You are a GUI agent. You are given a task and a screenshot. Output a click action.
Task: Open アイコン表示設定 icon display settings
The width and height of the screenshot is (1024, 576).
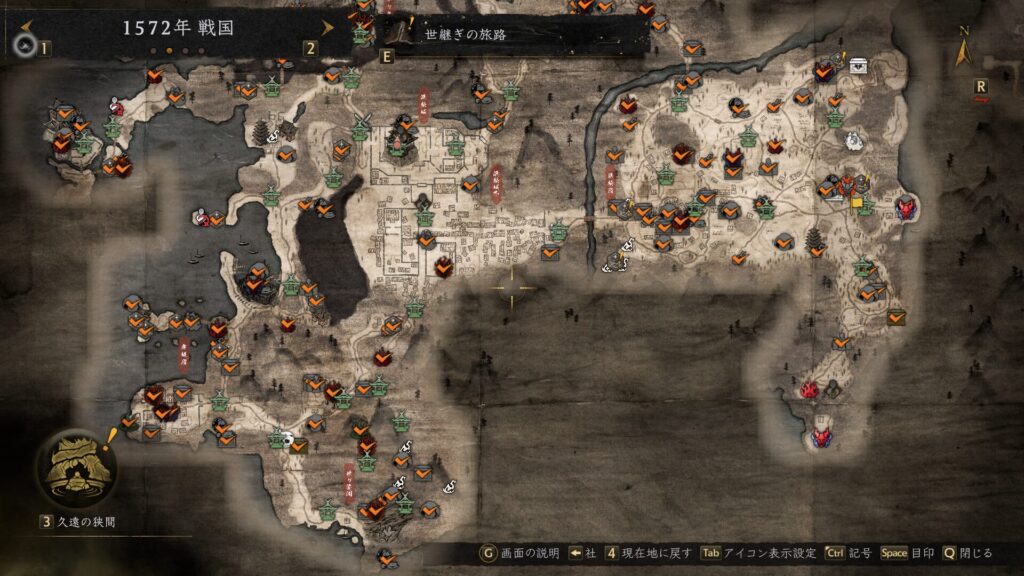coord(768,552)
